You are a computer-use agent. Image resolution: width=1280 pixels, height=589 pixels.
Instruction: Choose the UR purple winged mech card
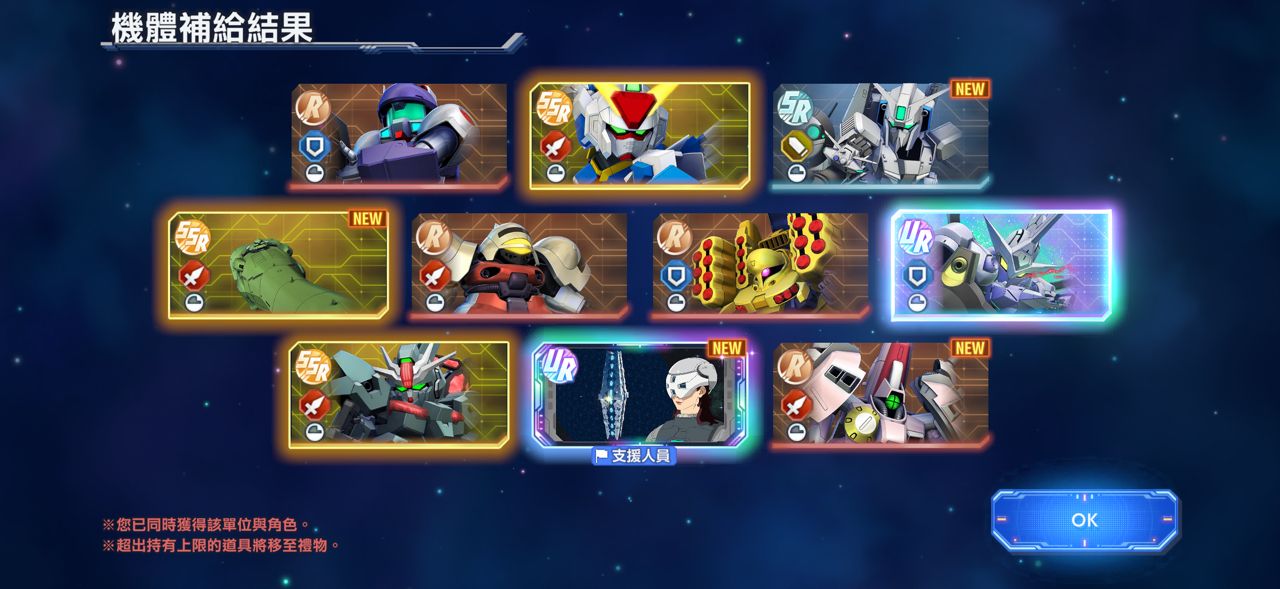1001,265
